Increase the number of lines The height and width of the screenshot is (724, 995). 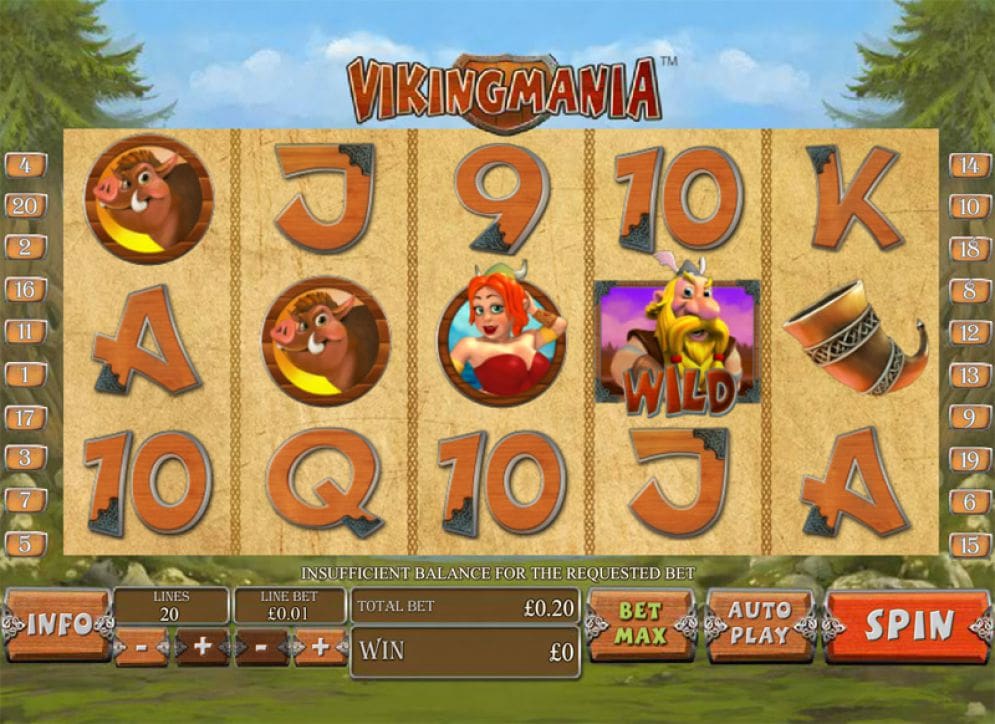(x=202, y=647)
